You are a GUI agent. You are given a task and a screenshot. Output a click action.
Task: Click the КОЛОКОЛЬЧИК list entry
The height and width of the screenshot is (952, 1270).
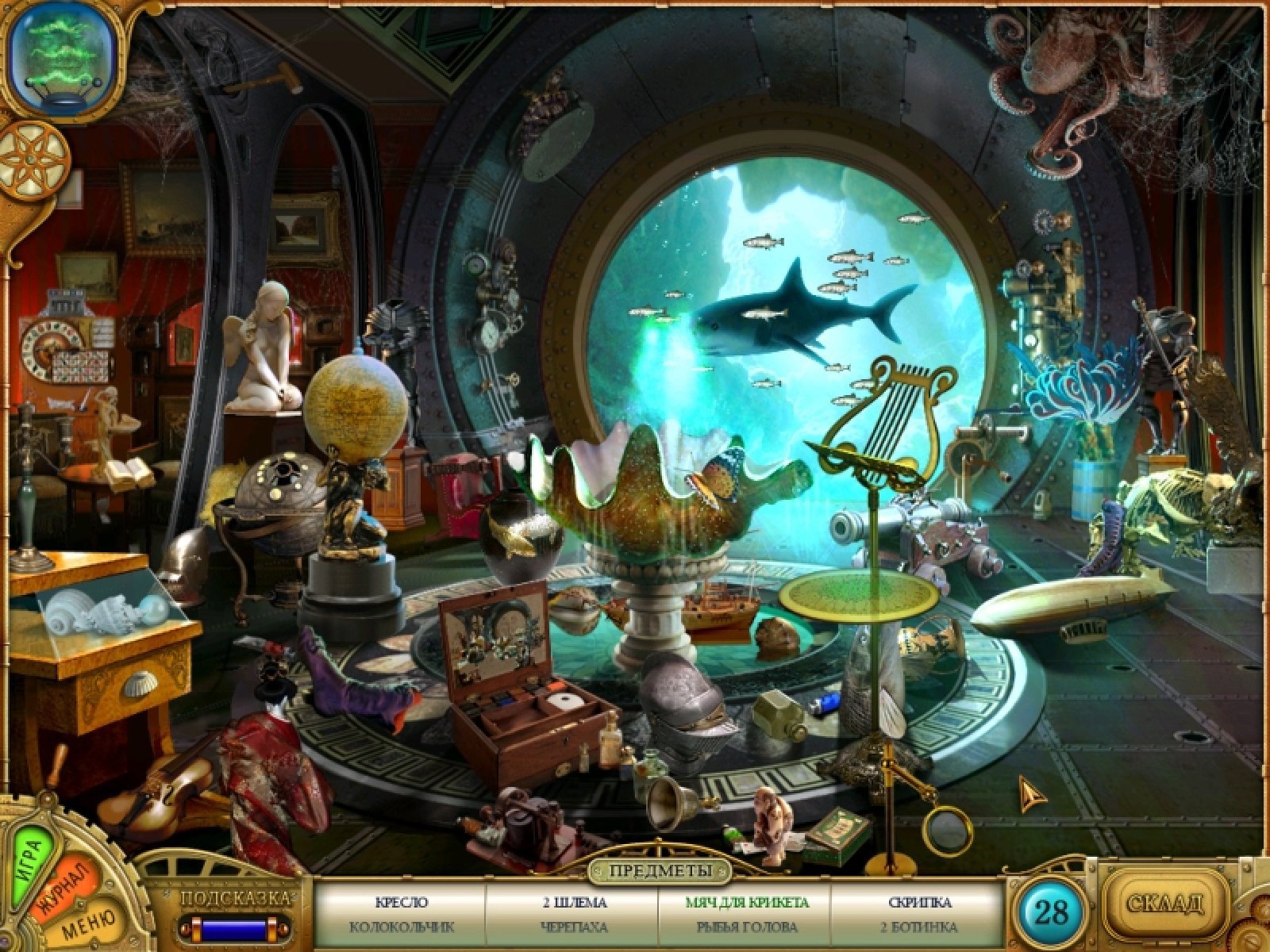pos(401,926)
